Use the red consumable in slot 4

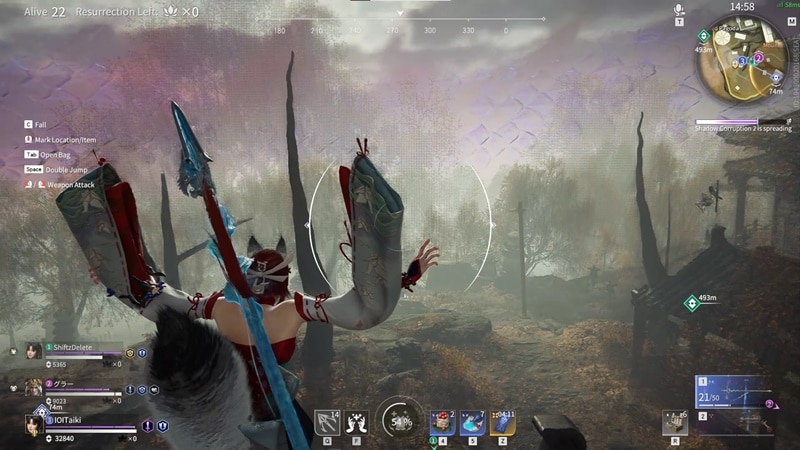(x=443, y=422)
